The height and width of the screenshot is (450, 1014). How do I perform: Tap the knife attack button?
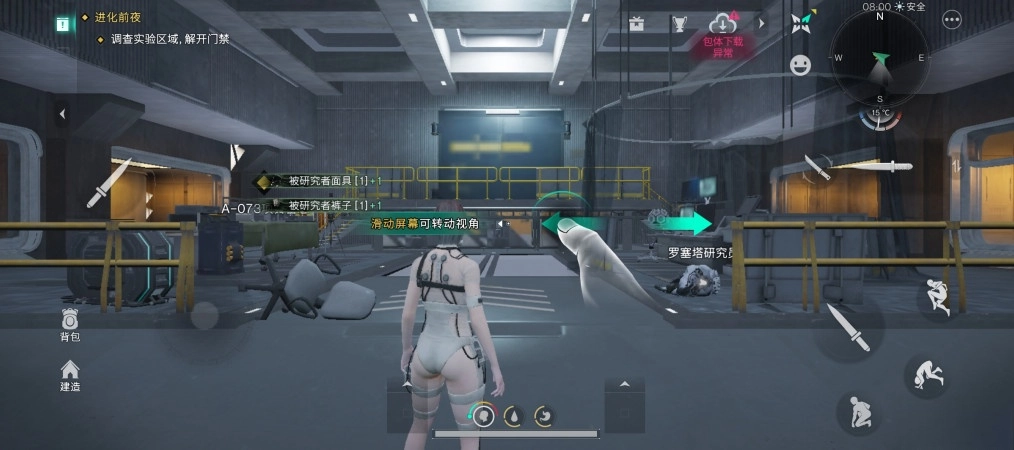[846, 327]
